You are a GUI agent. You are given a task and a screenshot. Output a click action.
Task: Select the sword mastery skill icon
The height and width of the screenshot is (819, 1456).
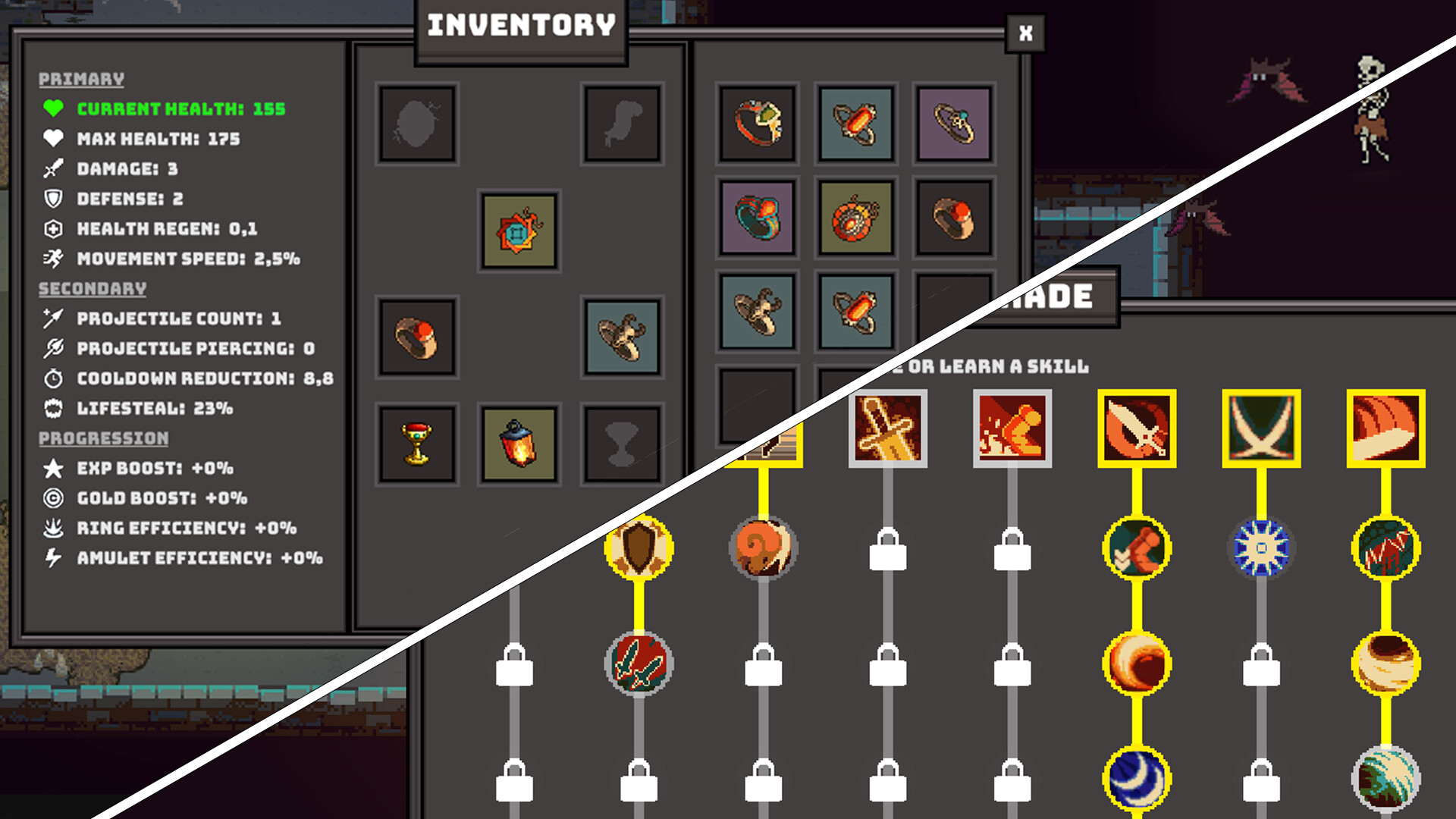click(889, 428)
